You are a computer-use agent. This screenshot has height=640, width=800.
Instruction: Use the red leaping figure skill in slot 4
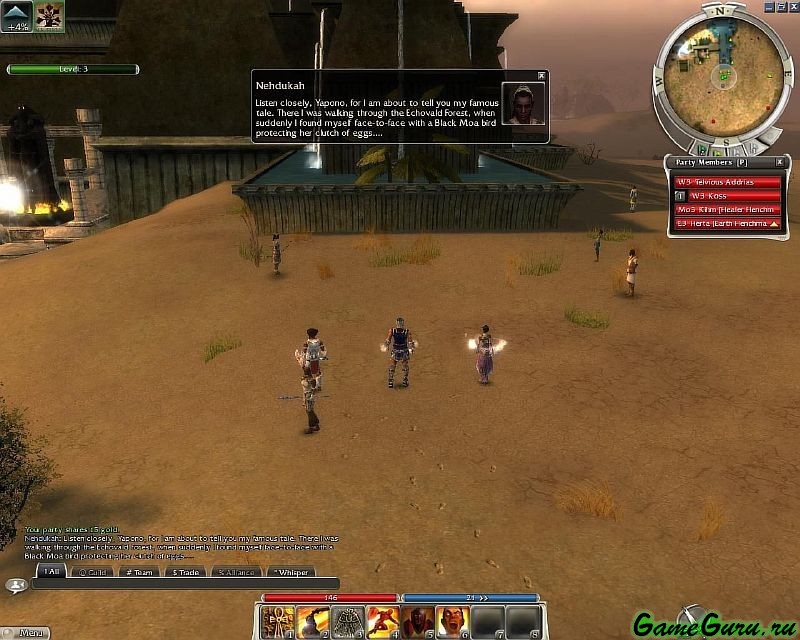tap(383, 622)
